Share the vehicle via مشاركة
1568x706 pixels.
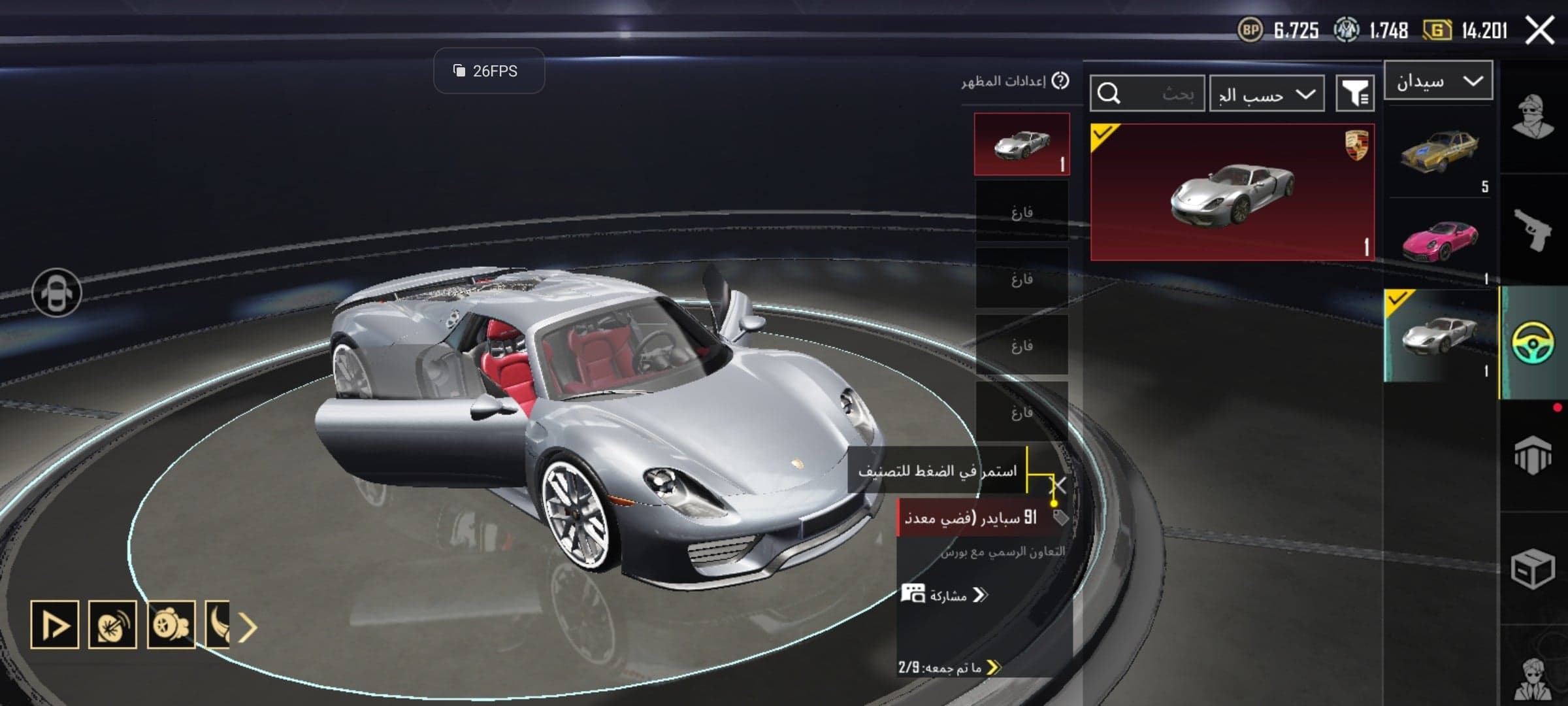[945, 595]
